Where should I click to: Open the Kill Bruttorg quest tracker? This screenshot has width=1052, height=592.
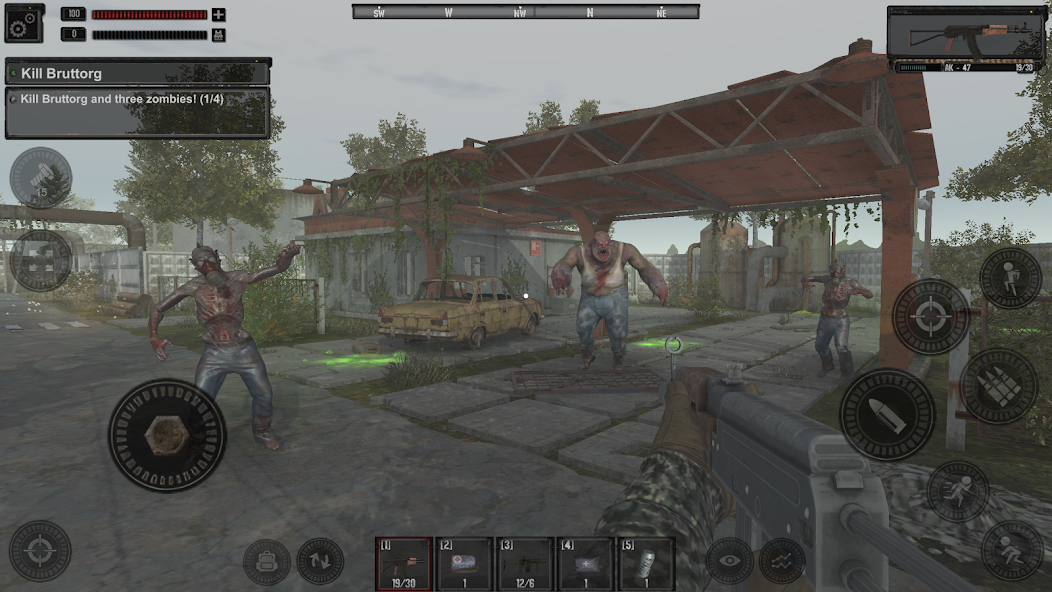pos(138,73)
